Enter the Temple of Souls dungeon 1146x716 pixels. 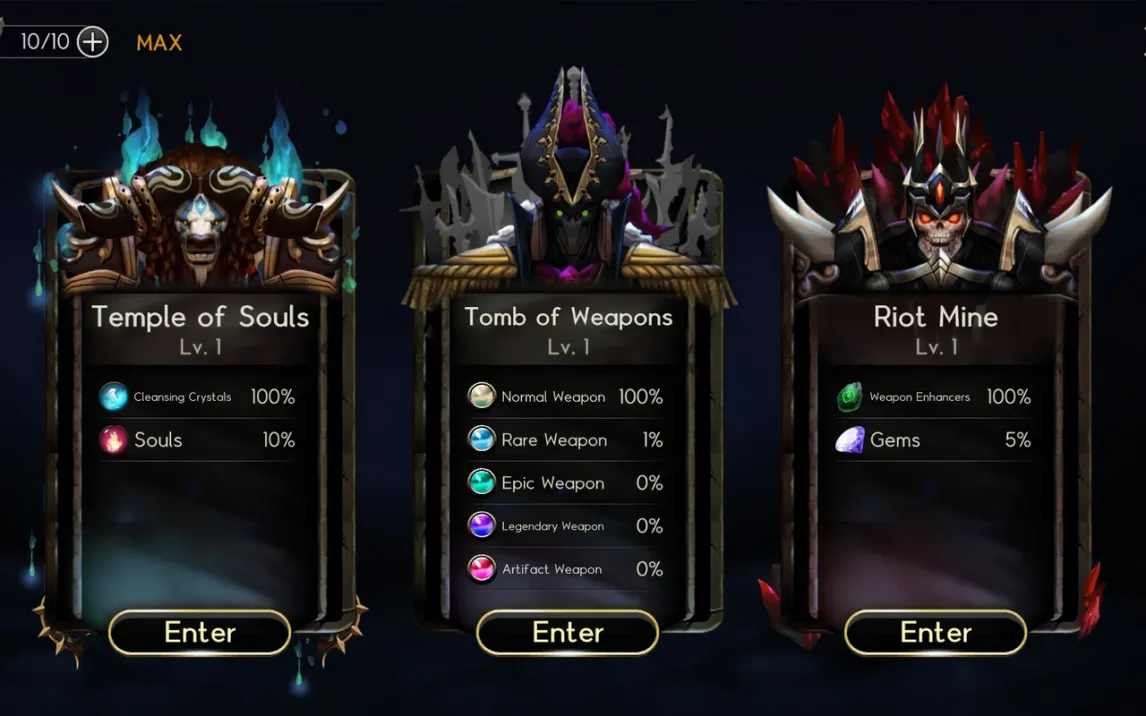[x=200, y=633]
